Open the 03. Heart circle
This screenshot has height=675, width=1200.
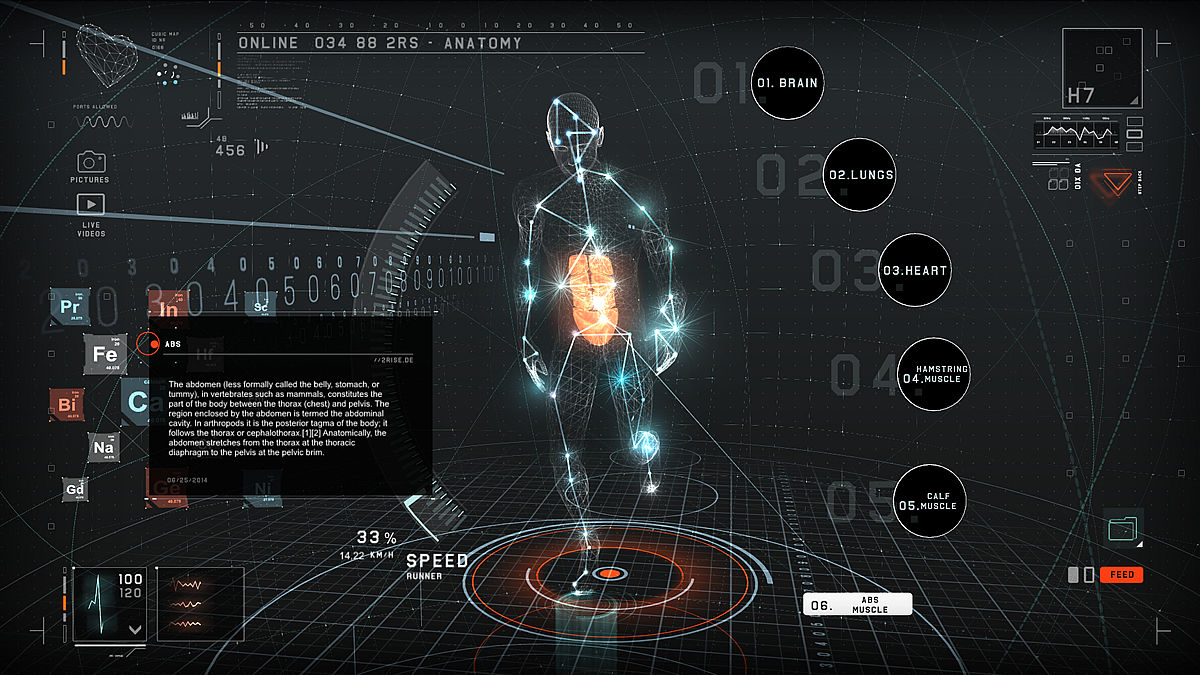[914, 270]
